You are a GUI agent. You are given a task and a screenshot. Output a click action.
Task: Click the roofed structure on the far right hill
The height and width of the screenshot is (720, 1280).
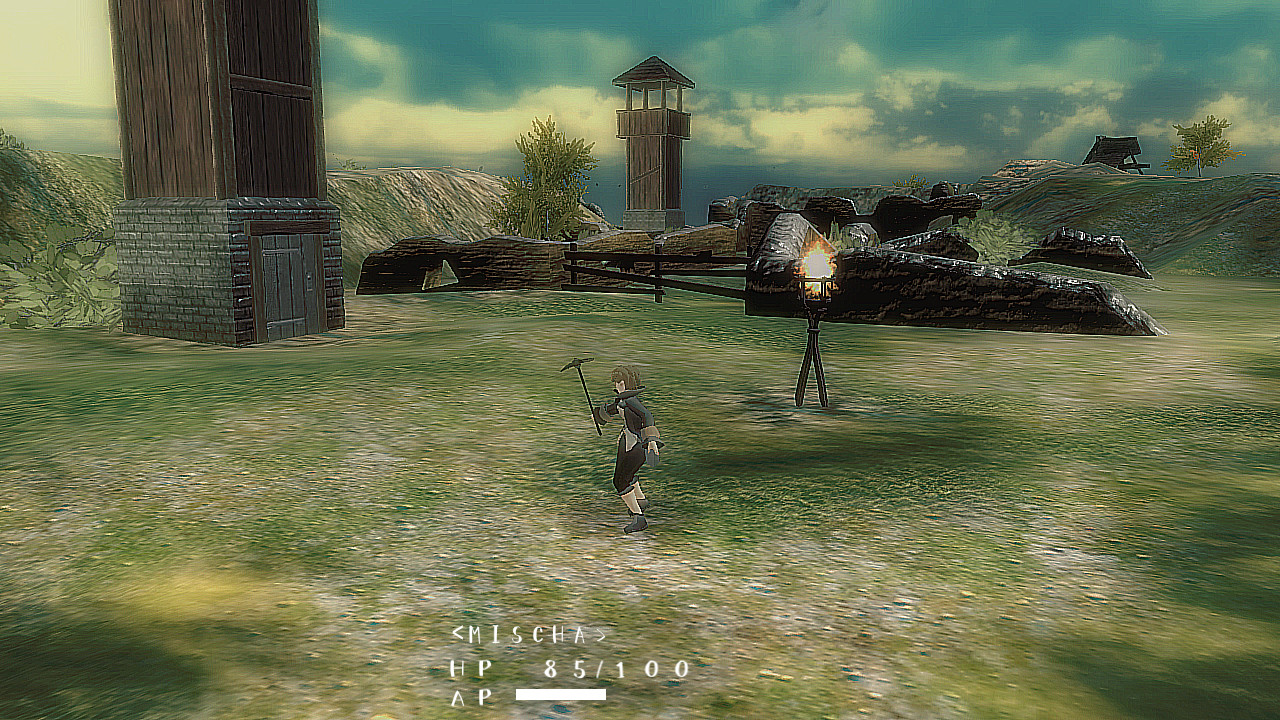[x=1113, y=150]
